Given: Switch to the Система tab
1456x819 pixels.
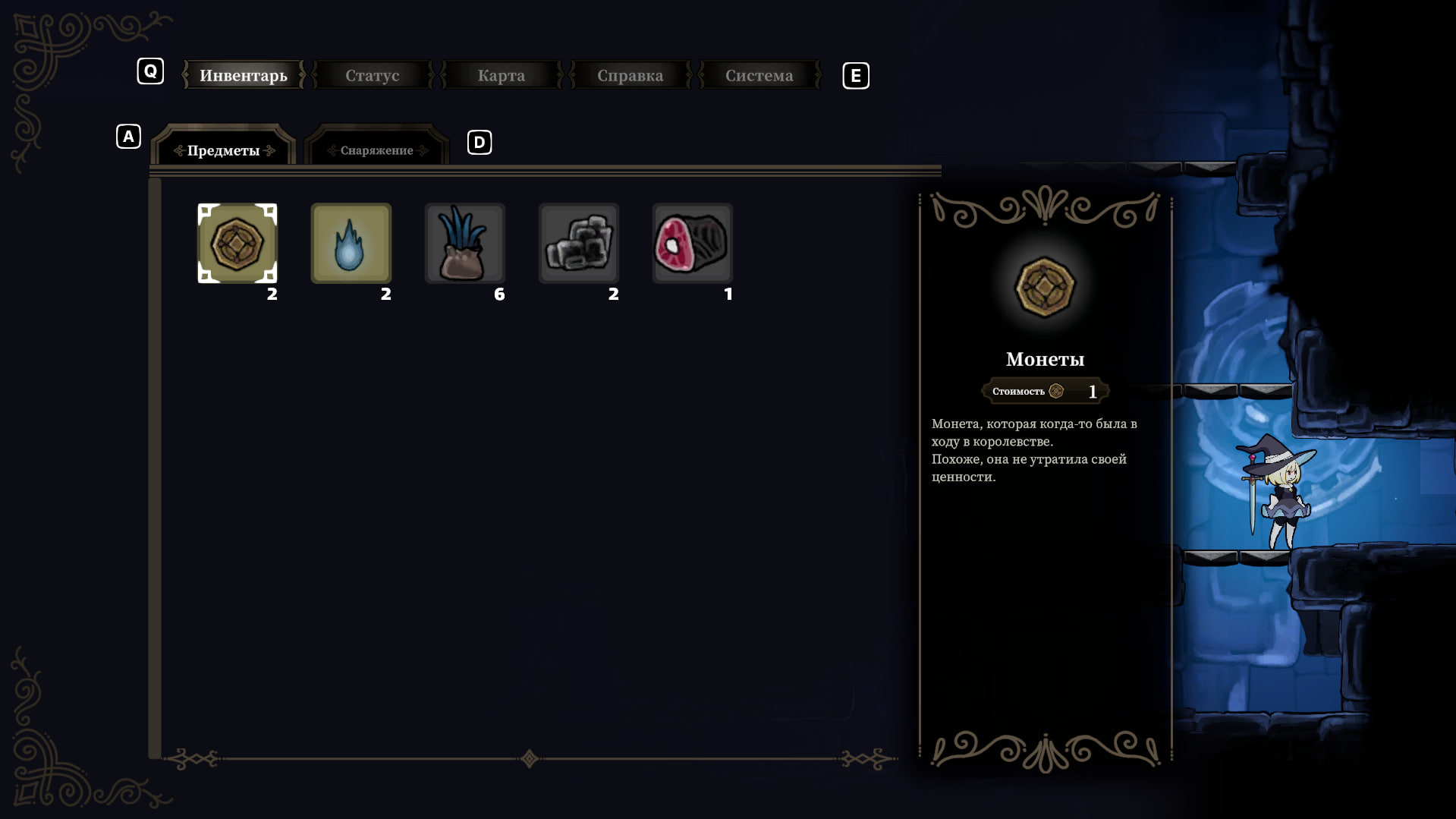Looking at the screenshot, I should 759,75.
